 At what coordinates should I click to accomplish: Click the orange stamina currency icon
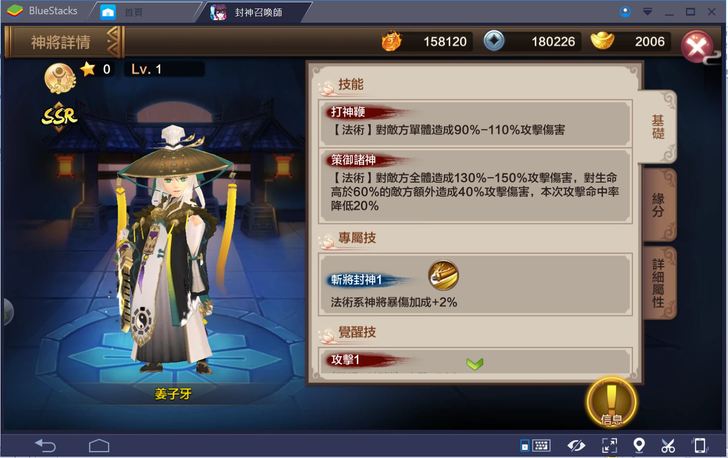click(x=392, y=41)
